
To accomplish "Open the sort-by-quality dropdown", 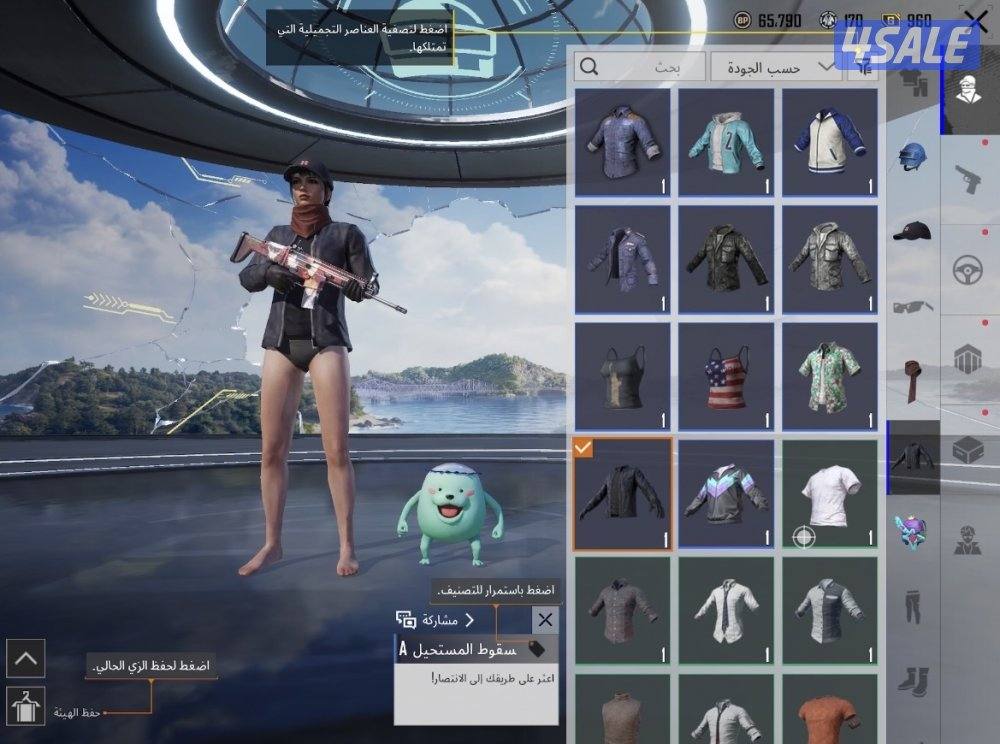I will tap(775, 67).
